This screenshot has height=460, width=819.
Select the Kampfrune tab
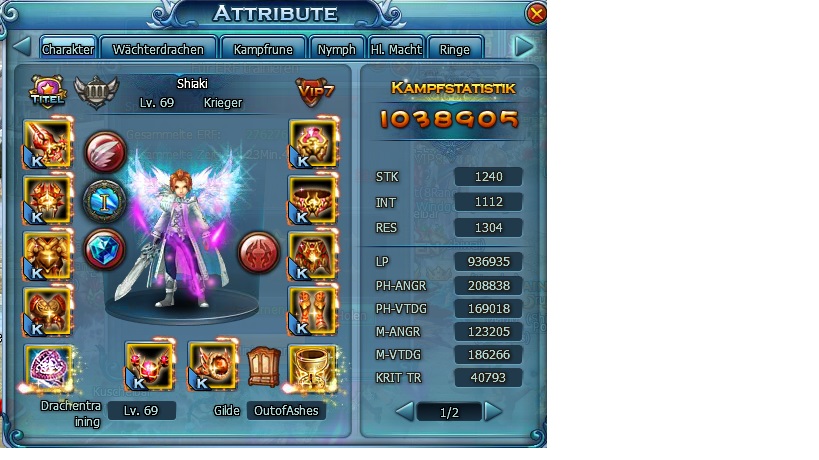click(x=261, y=49)
